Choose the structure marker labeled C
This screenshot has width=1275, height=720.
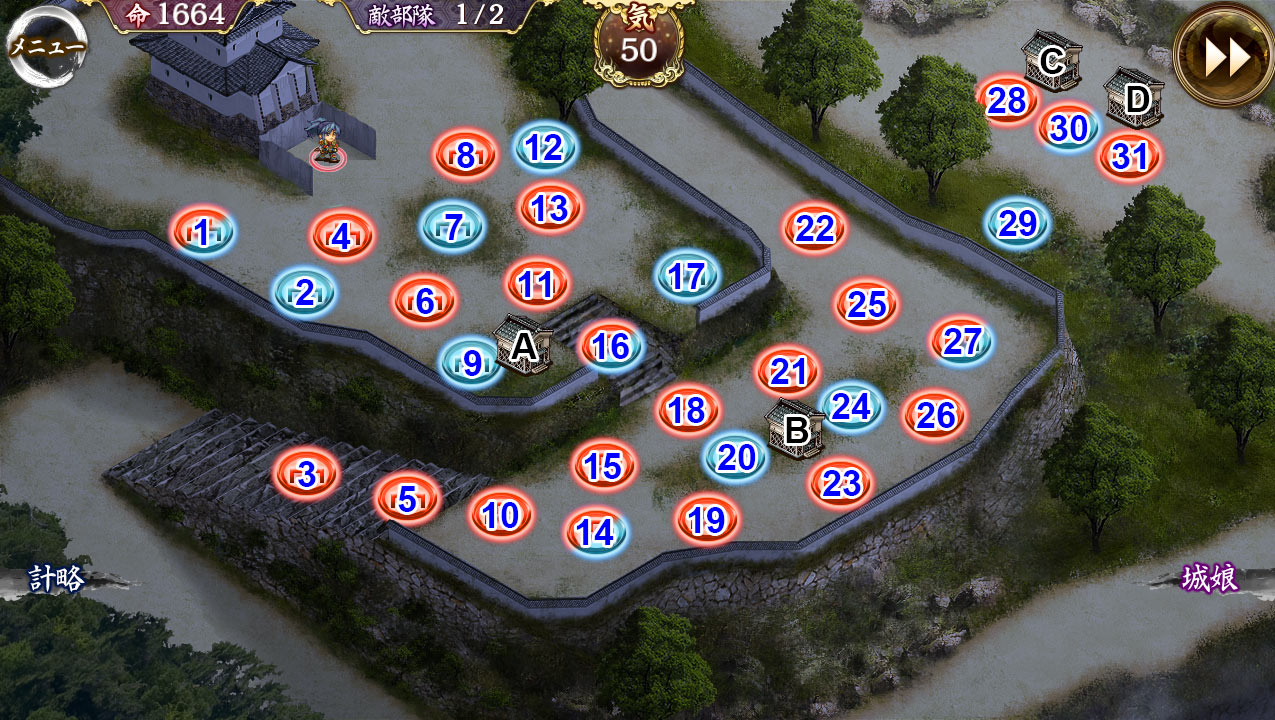click(1051, 61)
